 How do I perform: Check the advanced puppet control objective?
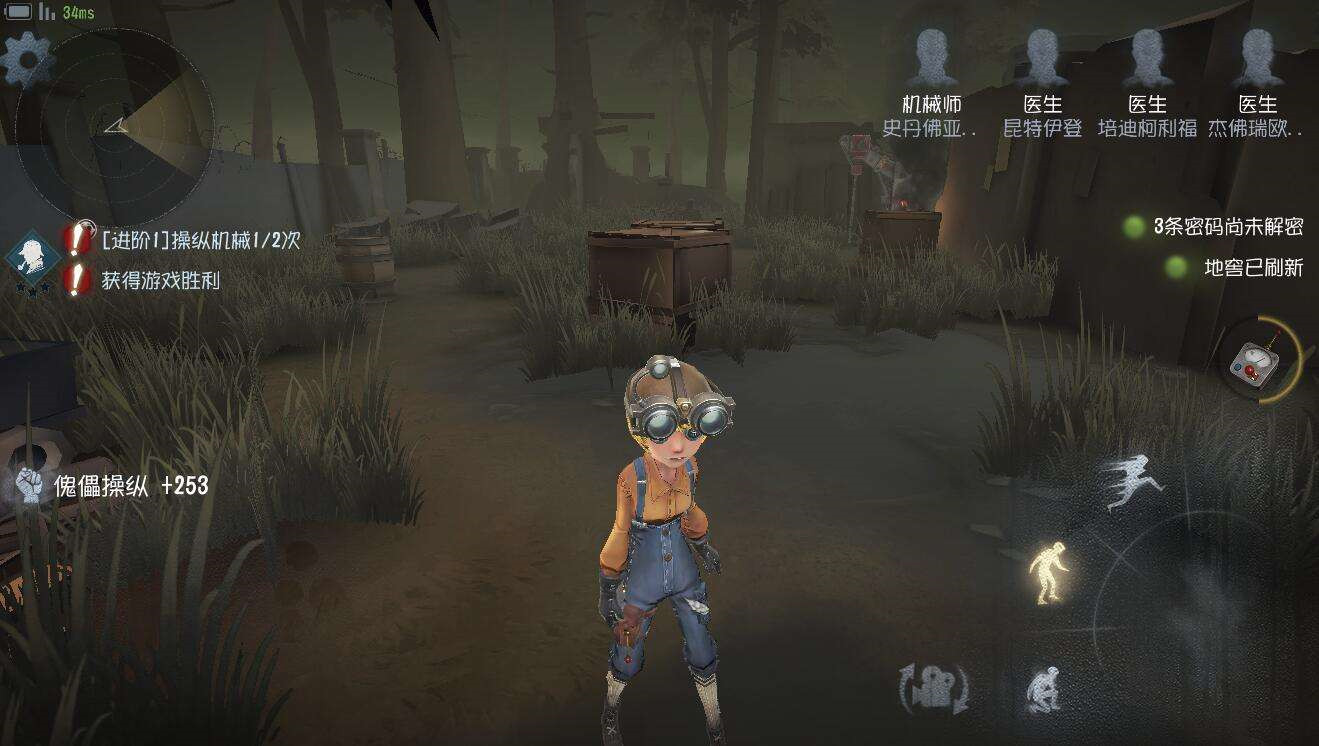[x=200, y=240]
